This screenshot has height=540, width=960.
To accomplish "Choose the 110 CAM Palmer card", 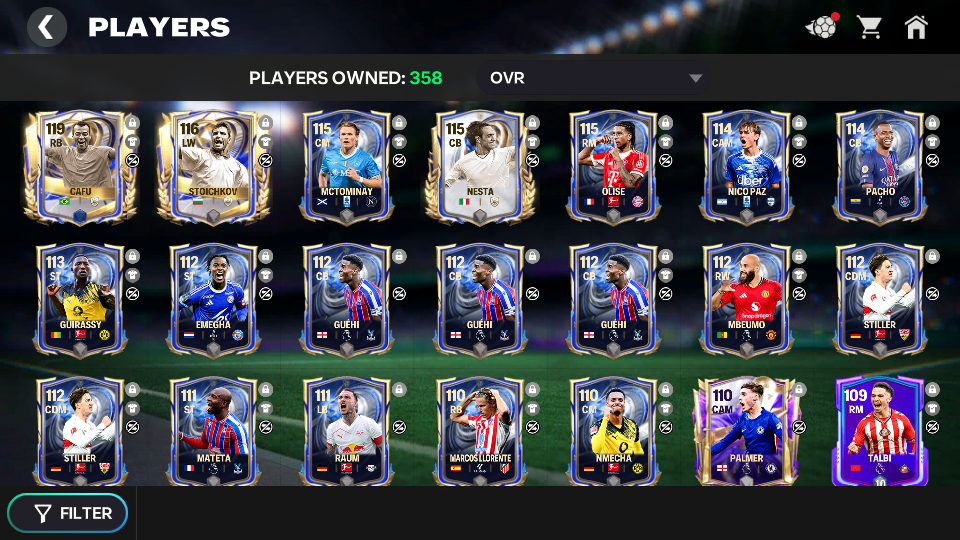I will pos(746,431).
